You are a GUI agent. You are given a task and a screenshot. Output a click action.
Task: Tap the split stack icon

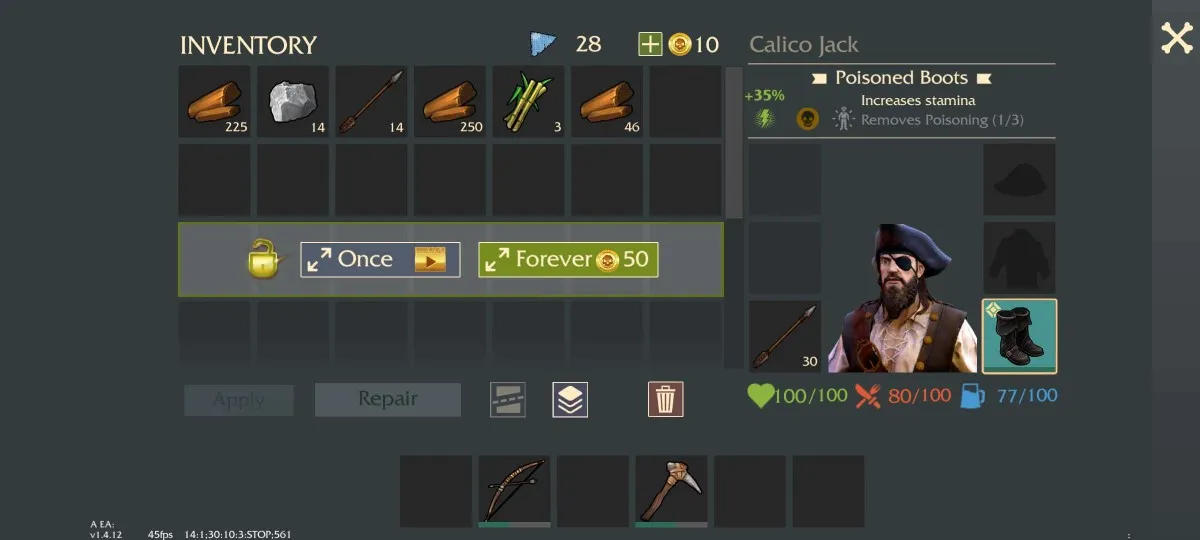pos(508,399)
